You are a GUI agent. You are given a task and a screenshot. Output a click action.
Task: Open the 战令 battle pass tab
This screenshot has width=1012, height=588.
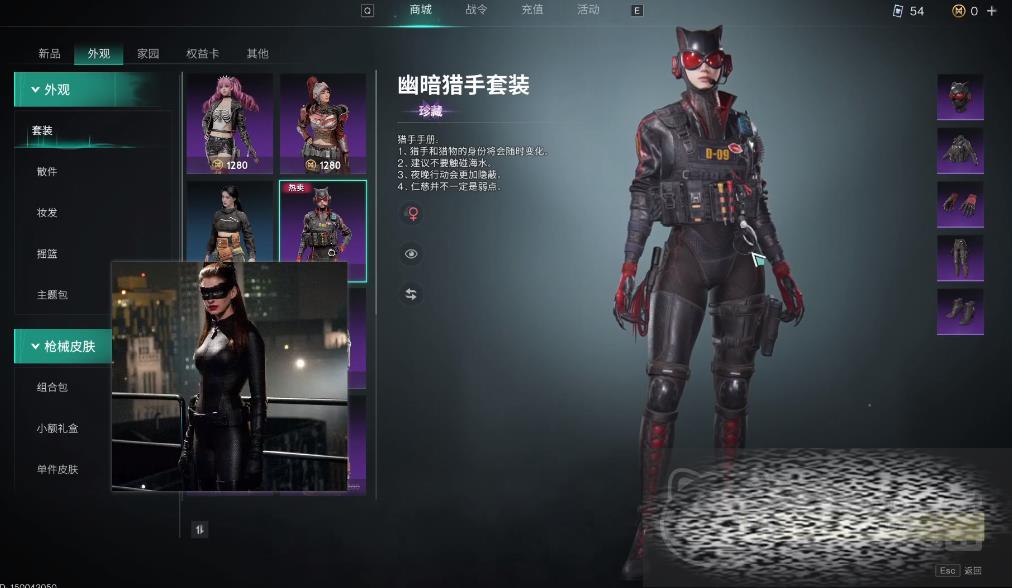476,10
